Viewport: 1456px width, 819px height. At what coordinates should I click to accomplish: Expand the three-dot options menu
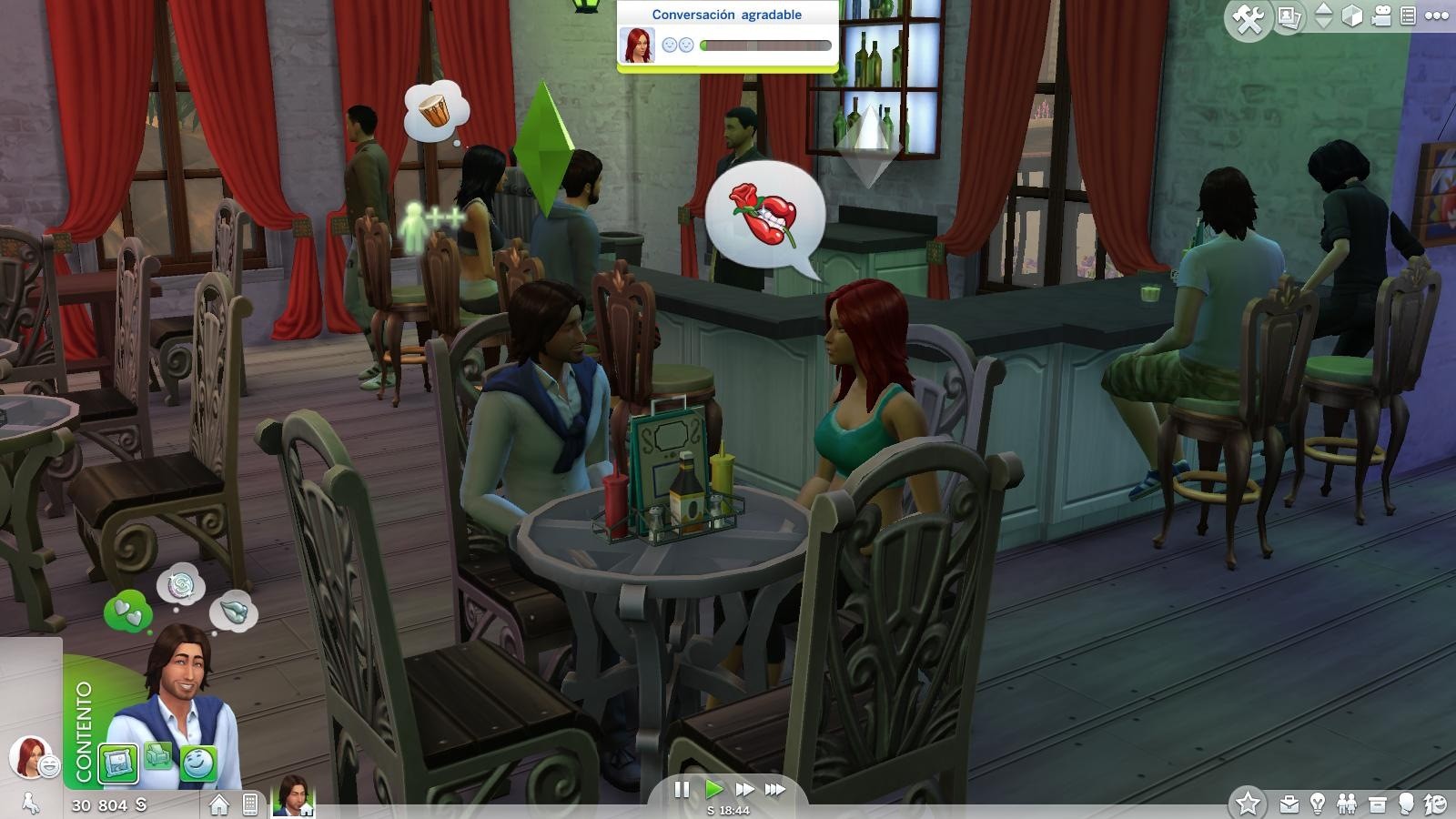(x=1437, y=15)
